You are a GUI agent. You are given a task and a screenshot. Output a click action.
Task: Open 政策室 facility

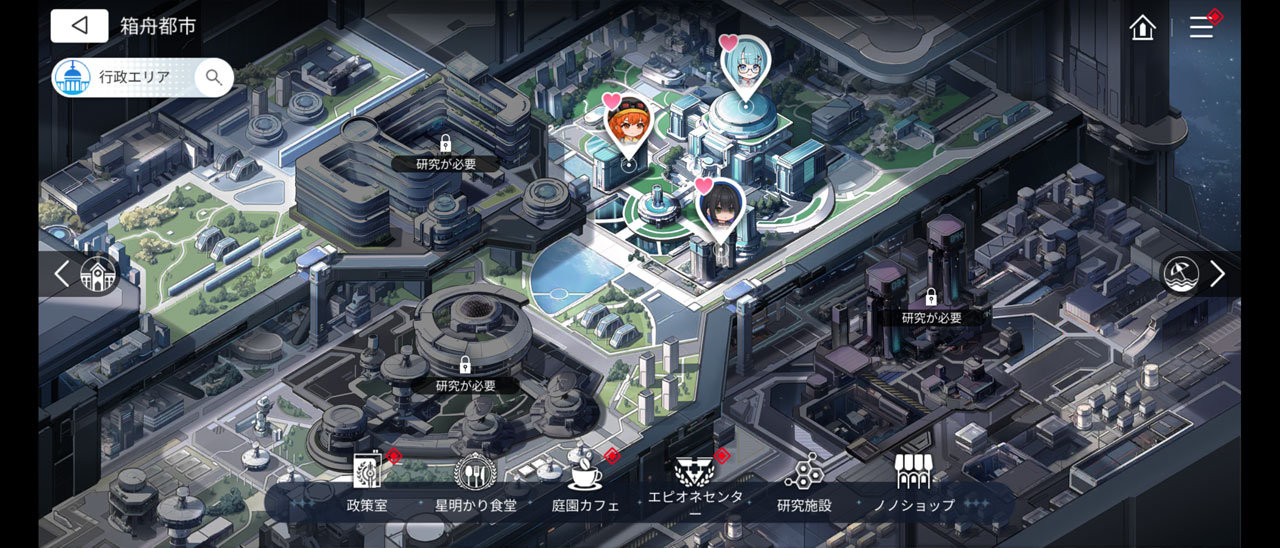click(367, 483)
